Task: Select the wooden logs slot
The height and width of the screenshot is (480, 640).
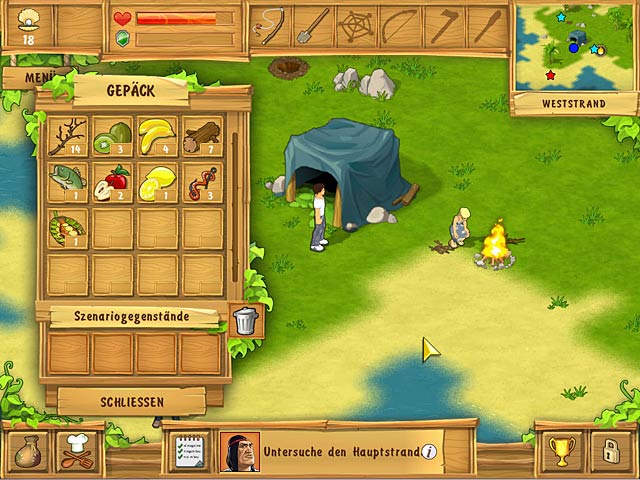Action: [x=202, y=137]
